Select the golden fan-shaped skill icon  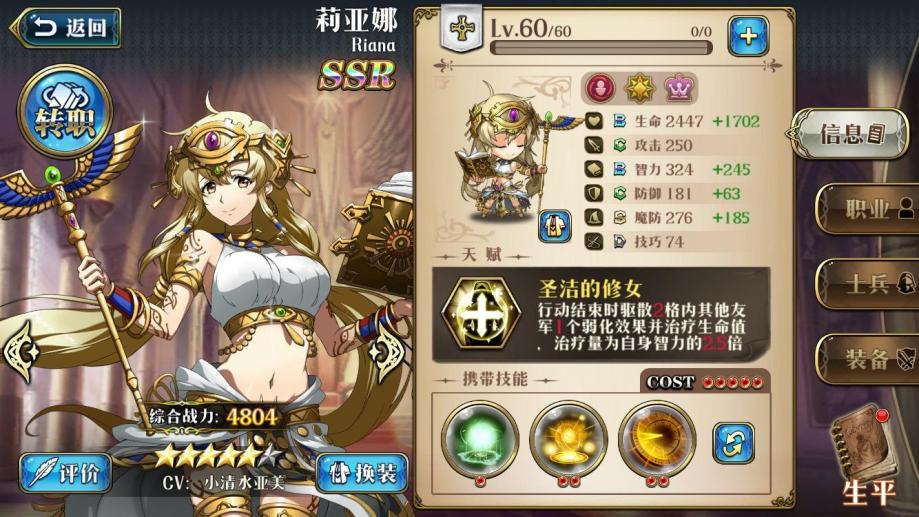(x=656, y=436)
